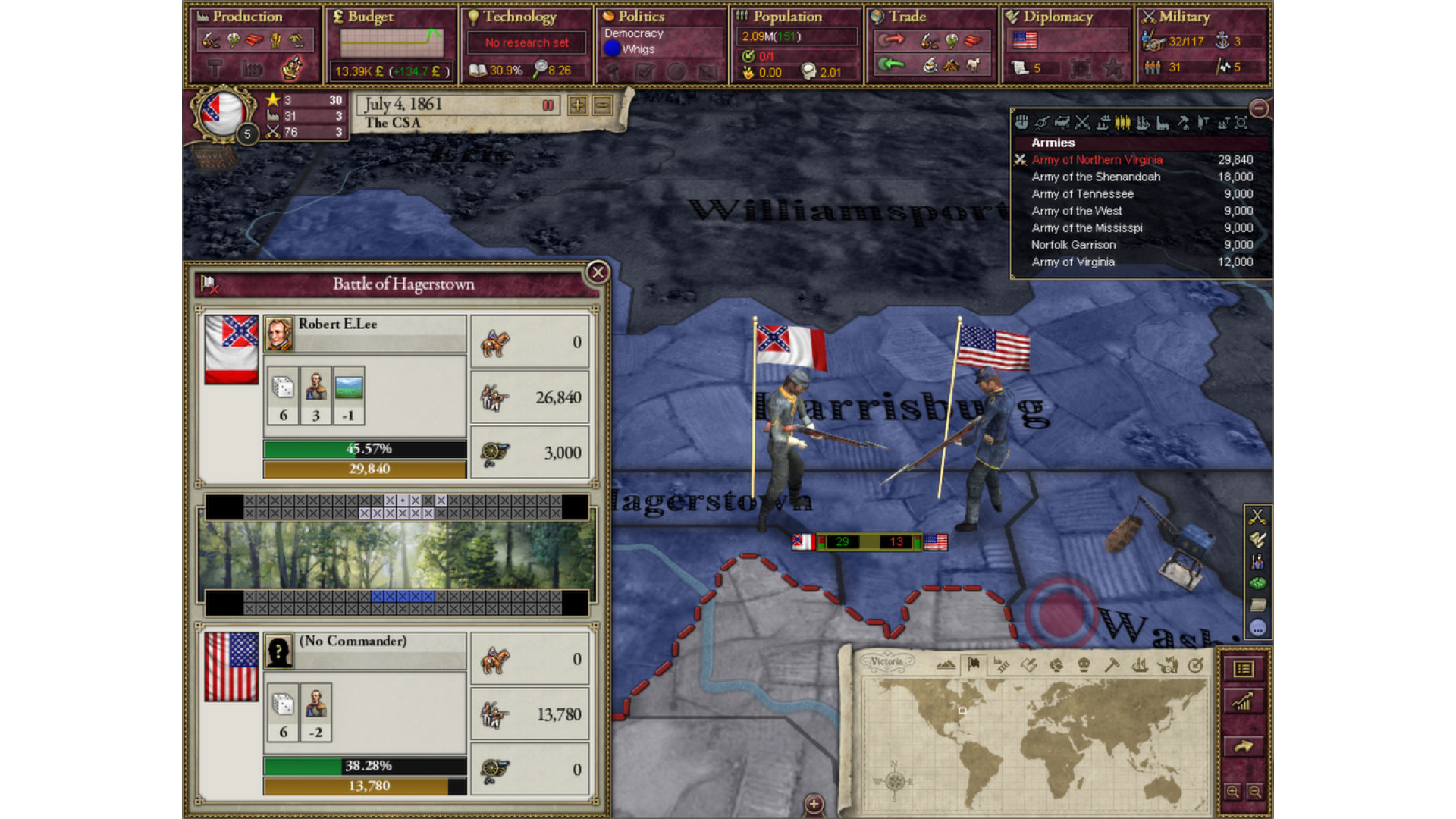Decrease game speed with minus button
Viewport: 1456px width, 819px height.
tap(603, 105)
